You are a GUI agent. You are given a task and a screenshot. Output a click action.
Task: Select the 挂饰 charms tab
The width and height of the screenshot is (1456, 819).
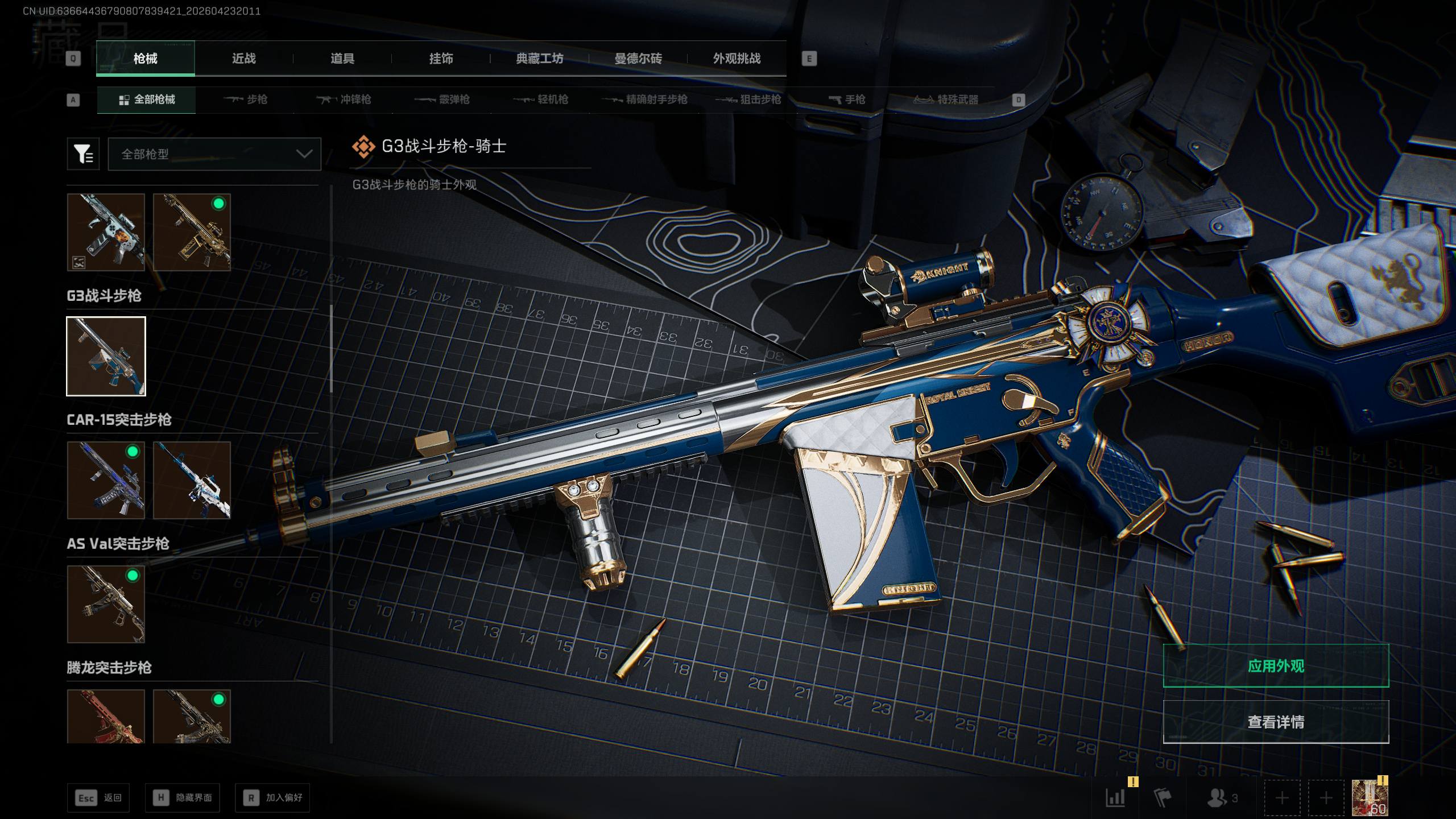click(441, 59)
